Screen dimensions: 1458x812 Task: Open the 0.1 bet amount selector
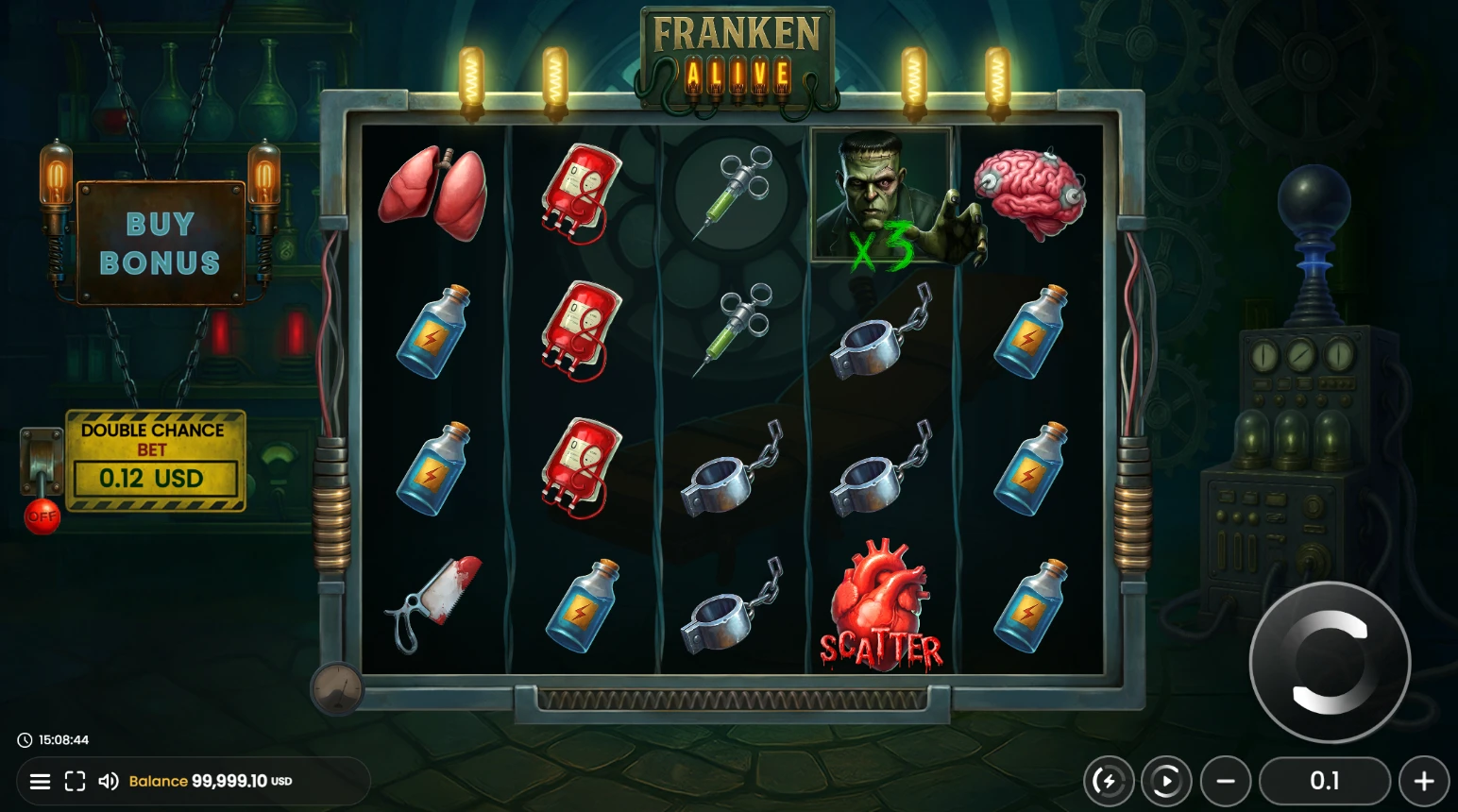1325,781
